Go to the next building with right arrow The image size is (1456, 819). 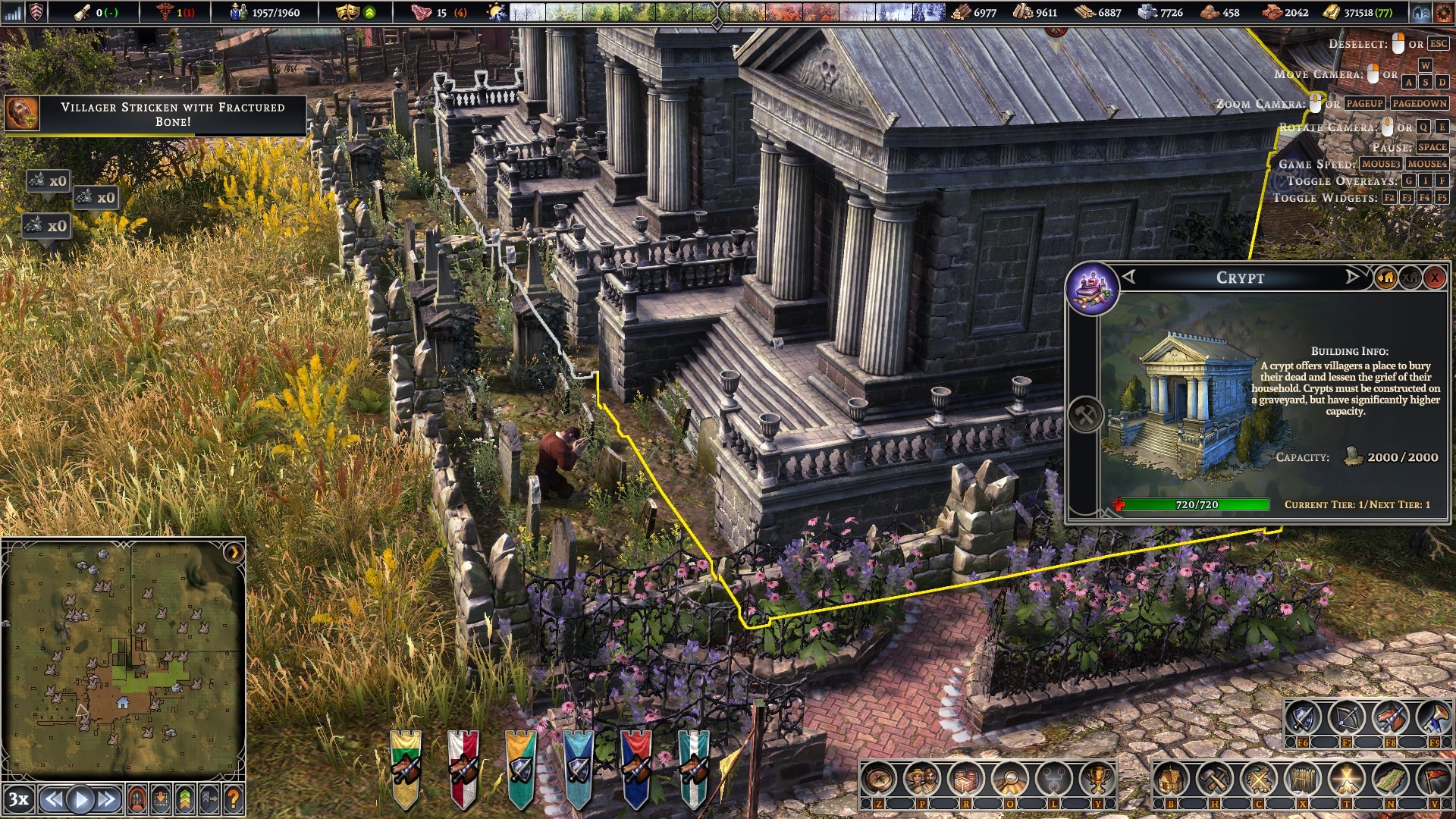coord(1352,277)
